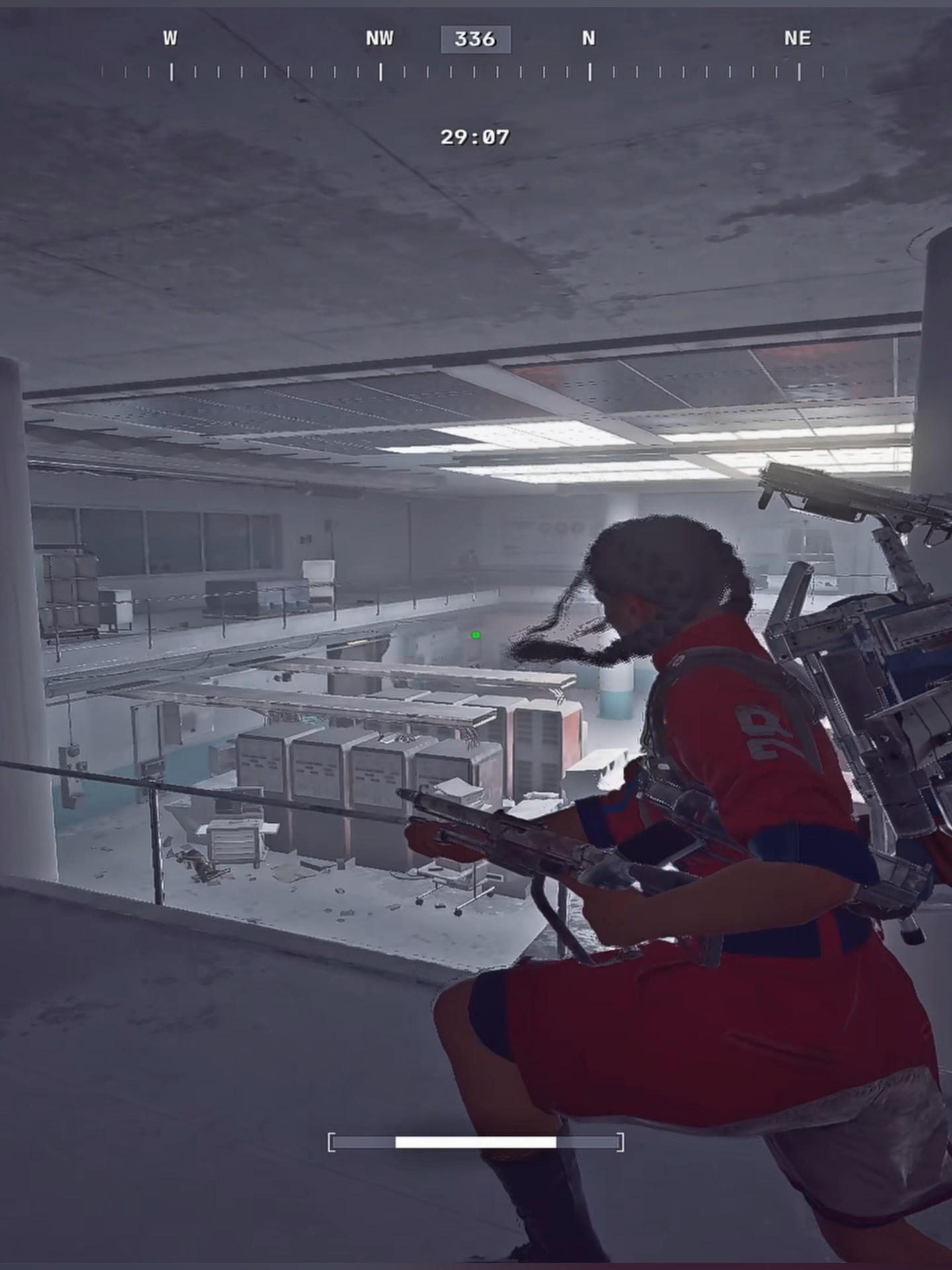Select the match timer reading 29:07

click(x=475, y=137)
